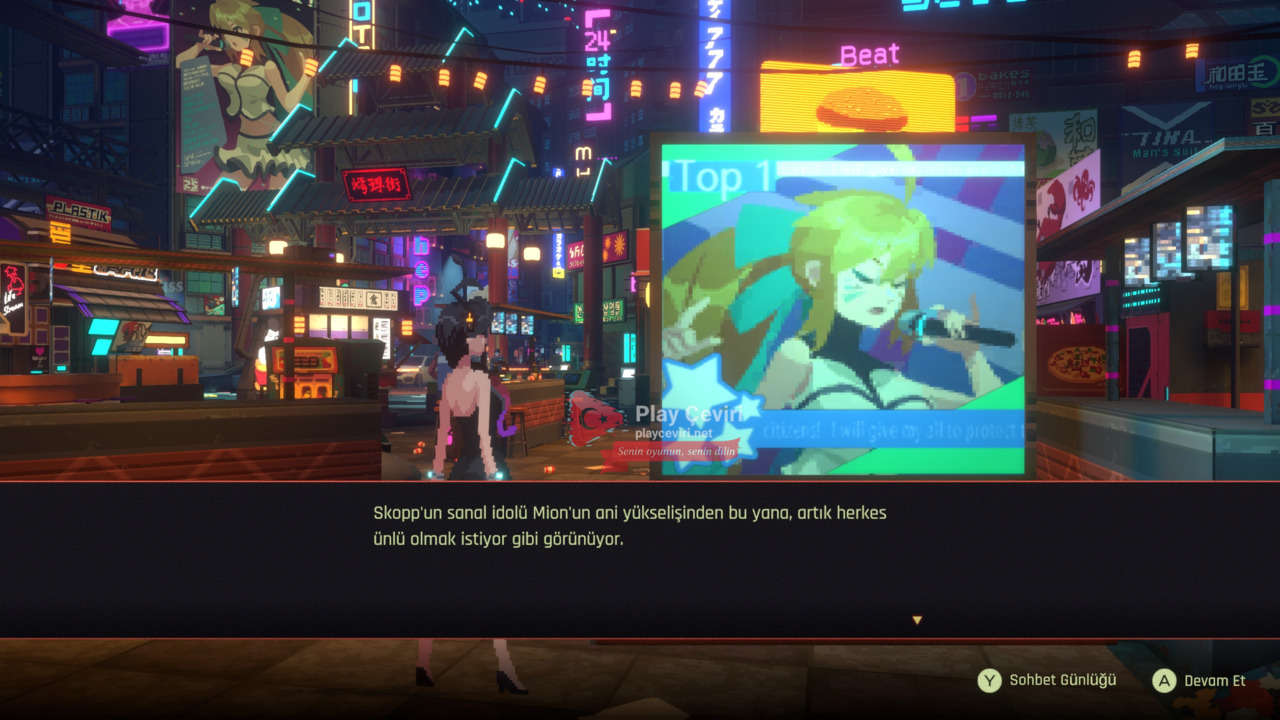The width and height of the screenshot is (1280, 720).
Task: Click the yellow dialogue continue arrow
Action: coord(917,621)
